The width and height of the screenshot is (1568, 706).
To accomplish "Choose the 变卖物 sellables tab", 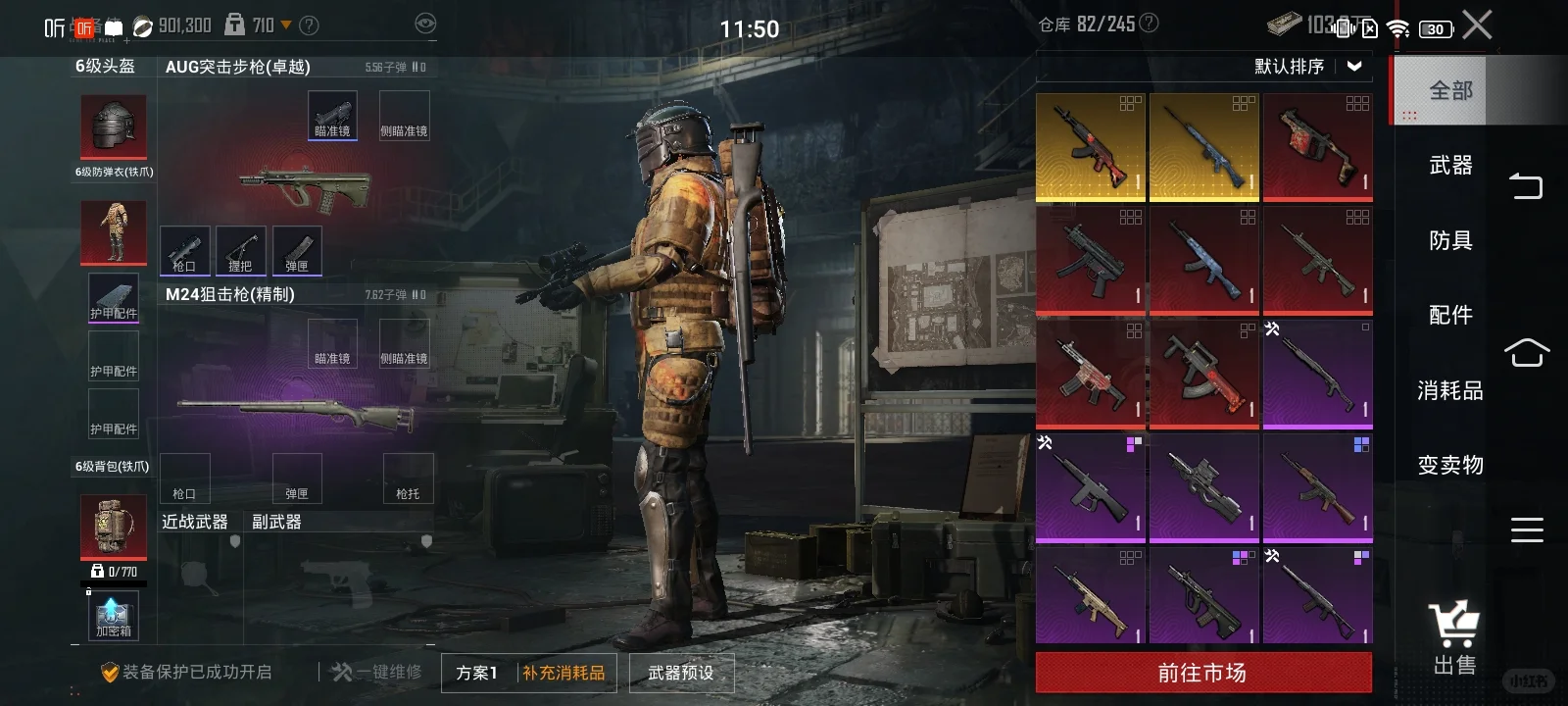I will click(1450, 465).
